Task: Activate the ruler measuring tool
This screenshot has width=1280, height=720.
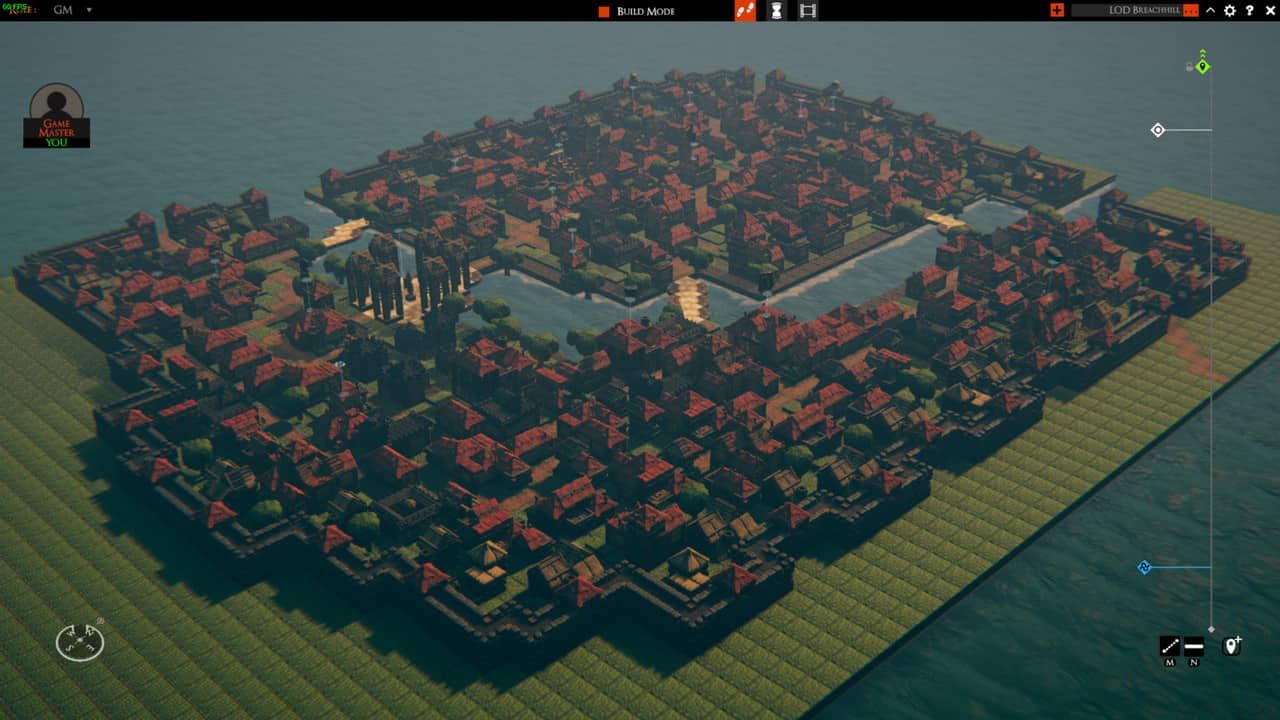Action: pyautogui.click(x=1169, y=646)
